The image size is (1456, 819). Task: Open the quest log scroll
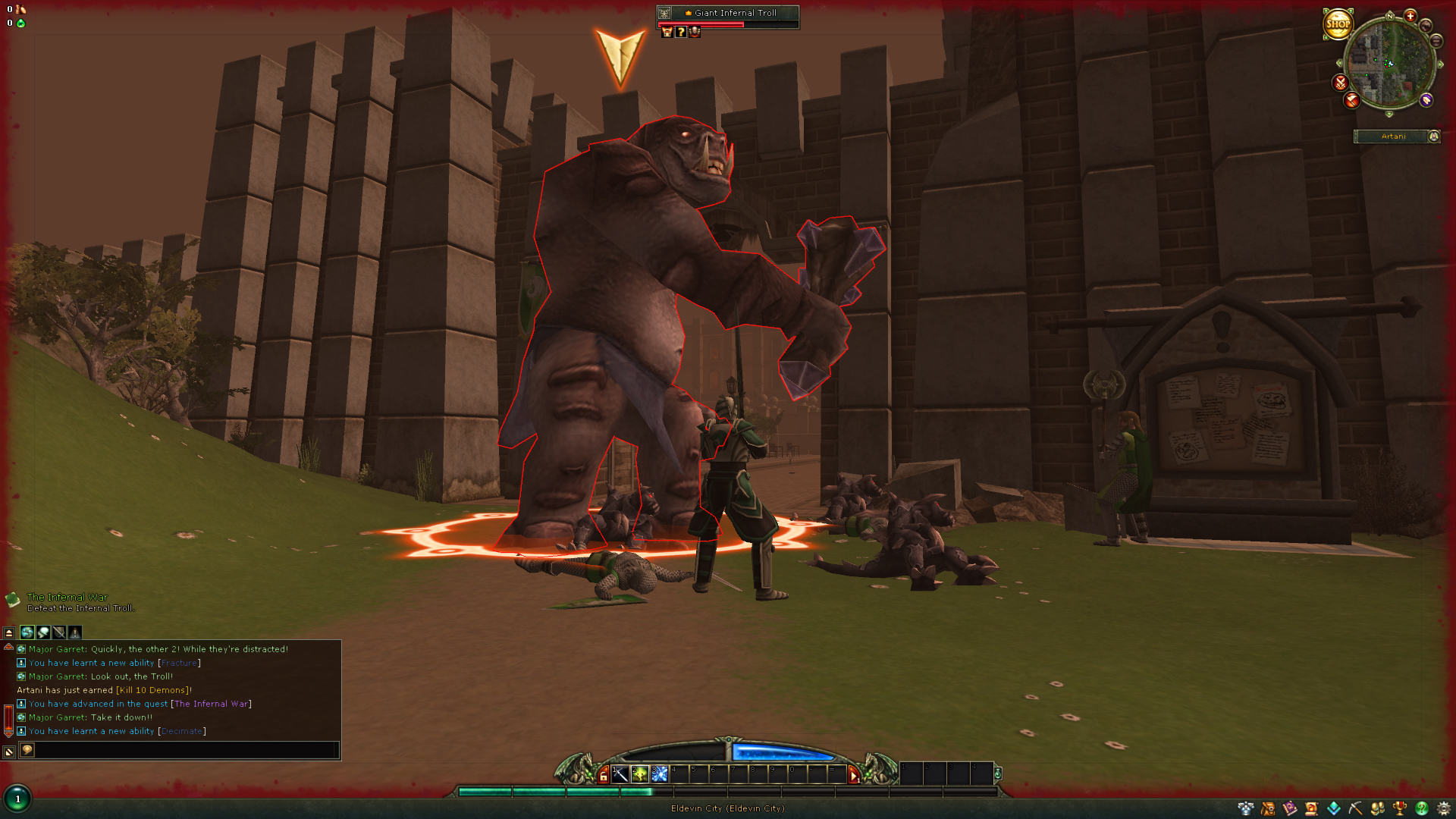coord(1311,808)
